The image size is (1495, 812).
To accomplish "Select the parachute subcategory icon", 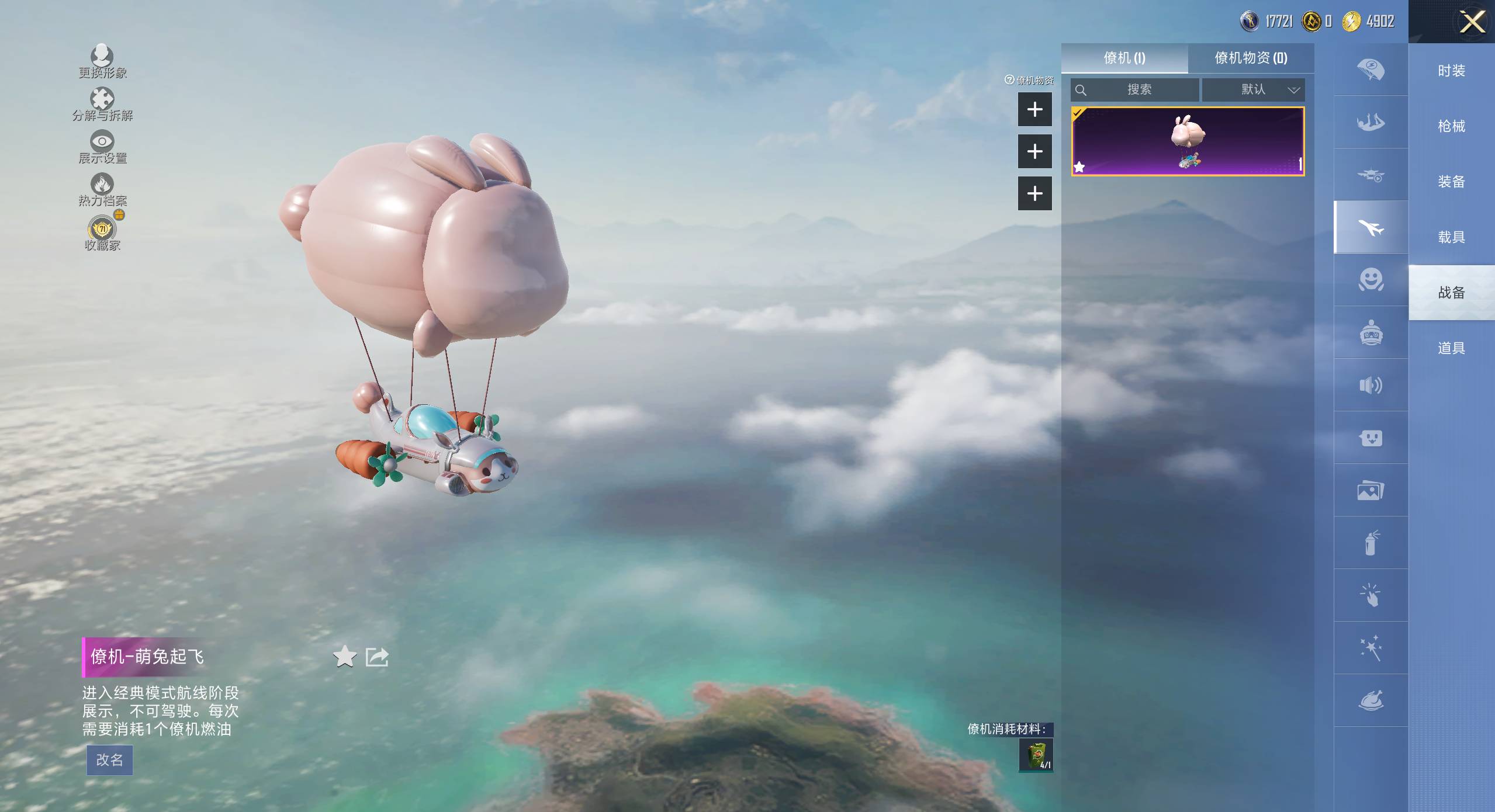I will click(x=1371, y=70).
